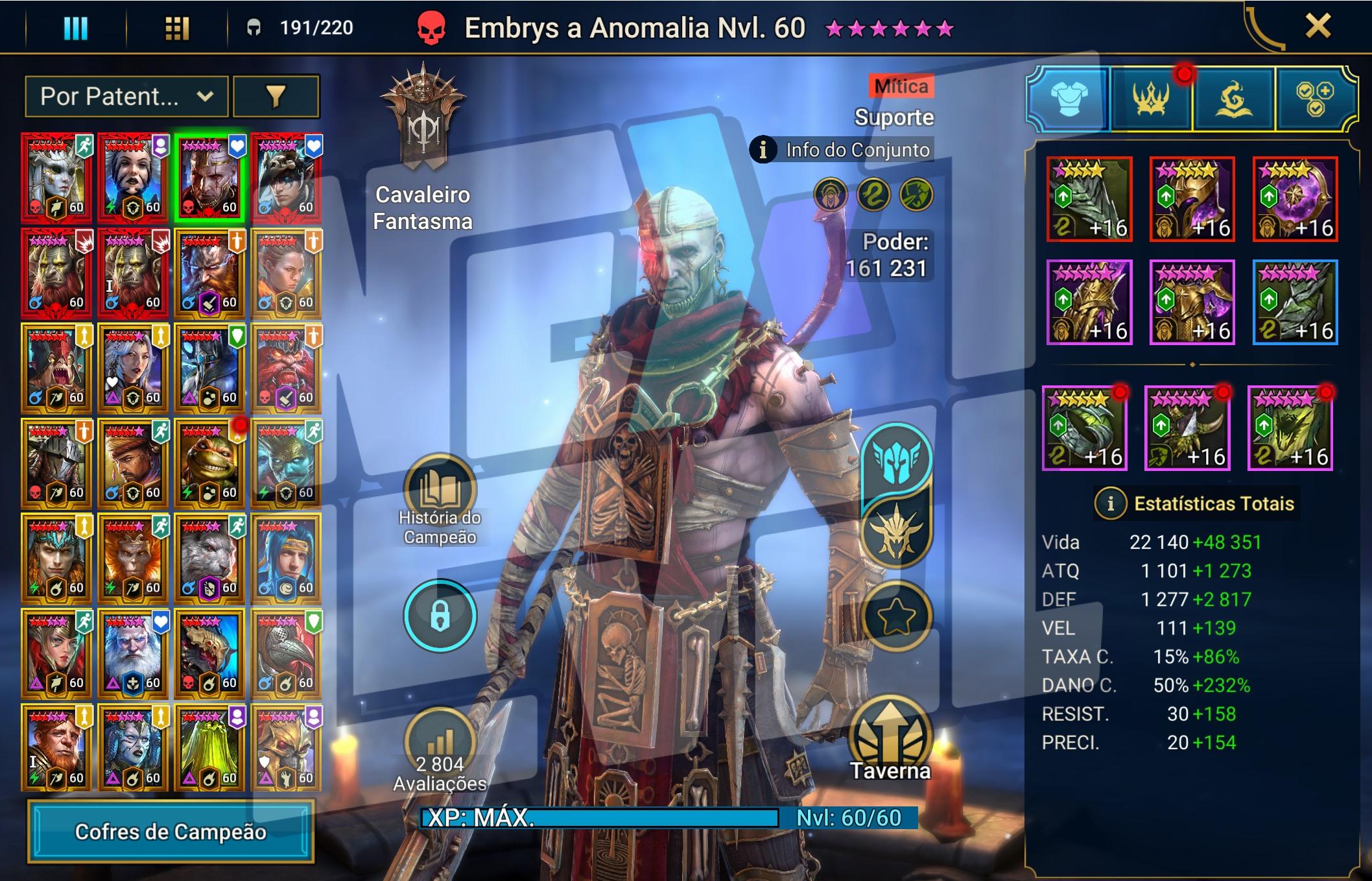
Task: Open the champion filter funnel
Action: point(276,97)
